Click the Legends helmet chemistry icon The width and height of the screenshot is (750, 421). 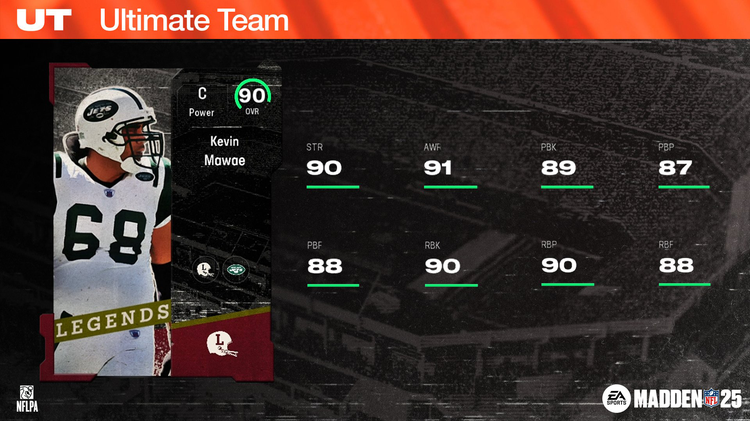[205, 269]
